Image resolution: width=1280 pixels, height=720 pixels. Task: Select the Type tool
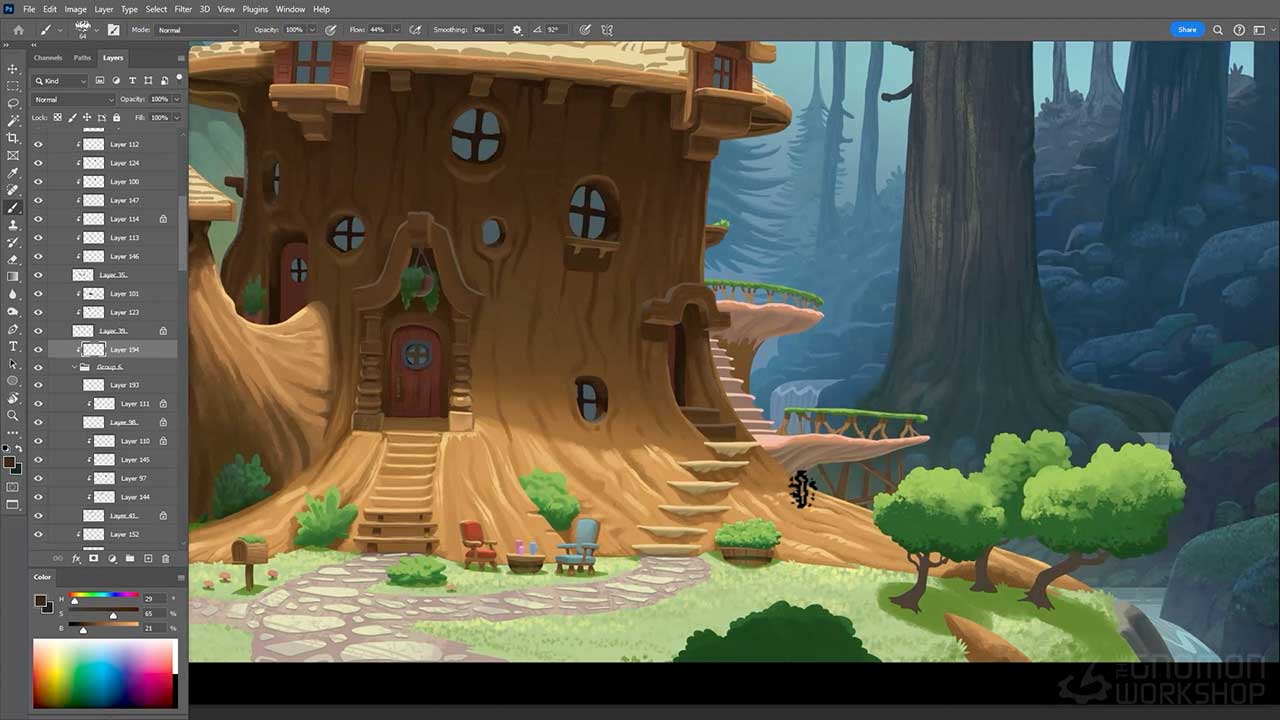coord(12,344)
